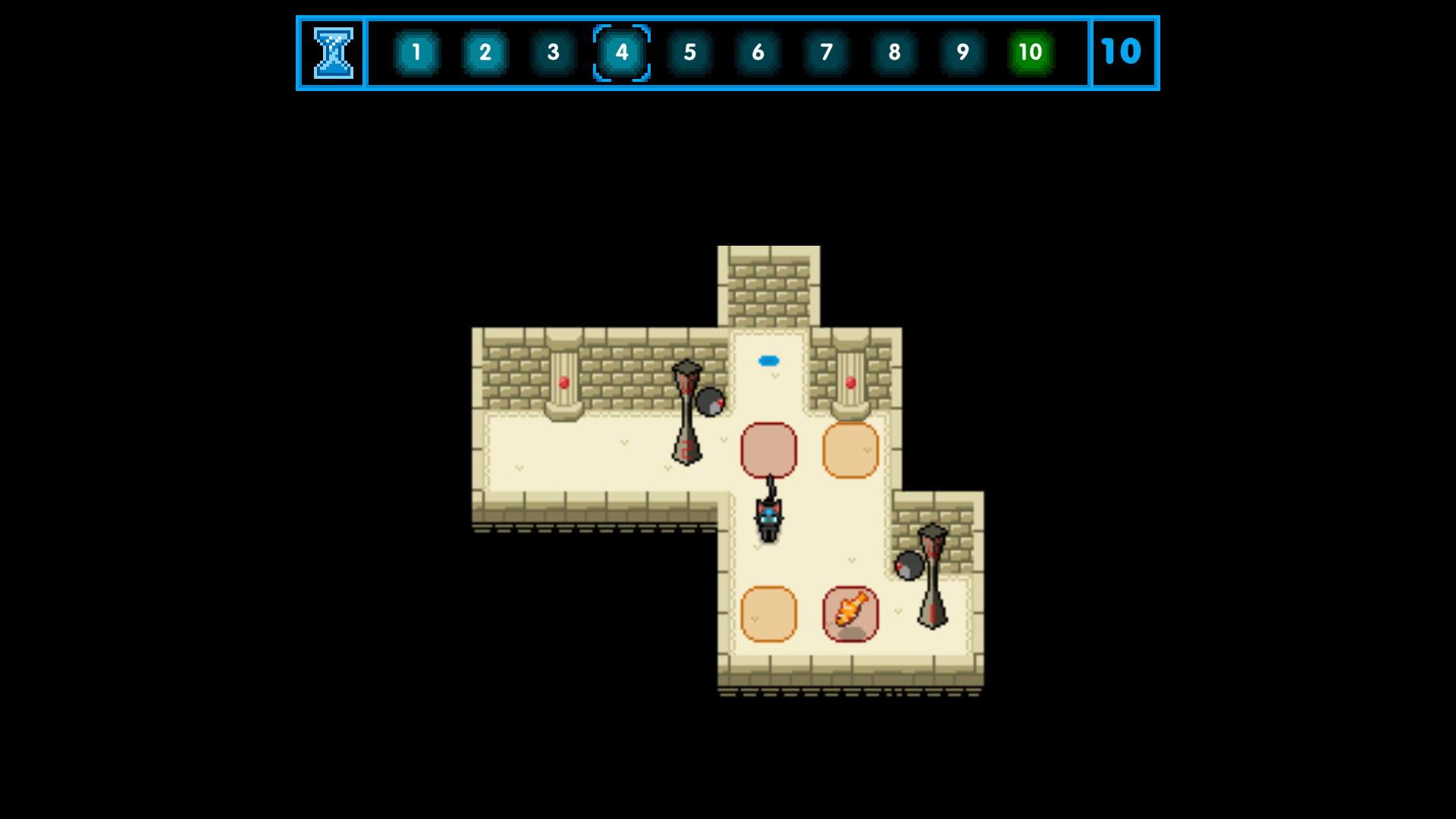The height and width of the screenshot is (819, 1456).
Task: Click the green level 10 button
Action: 1030,53
